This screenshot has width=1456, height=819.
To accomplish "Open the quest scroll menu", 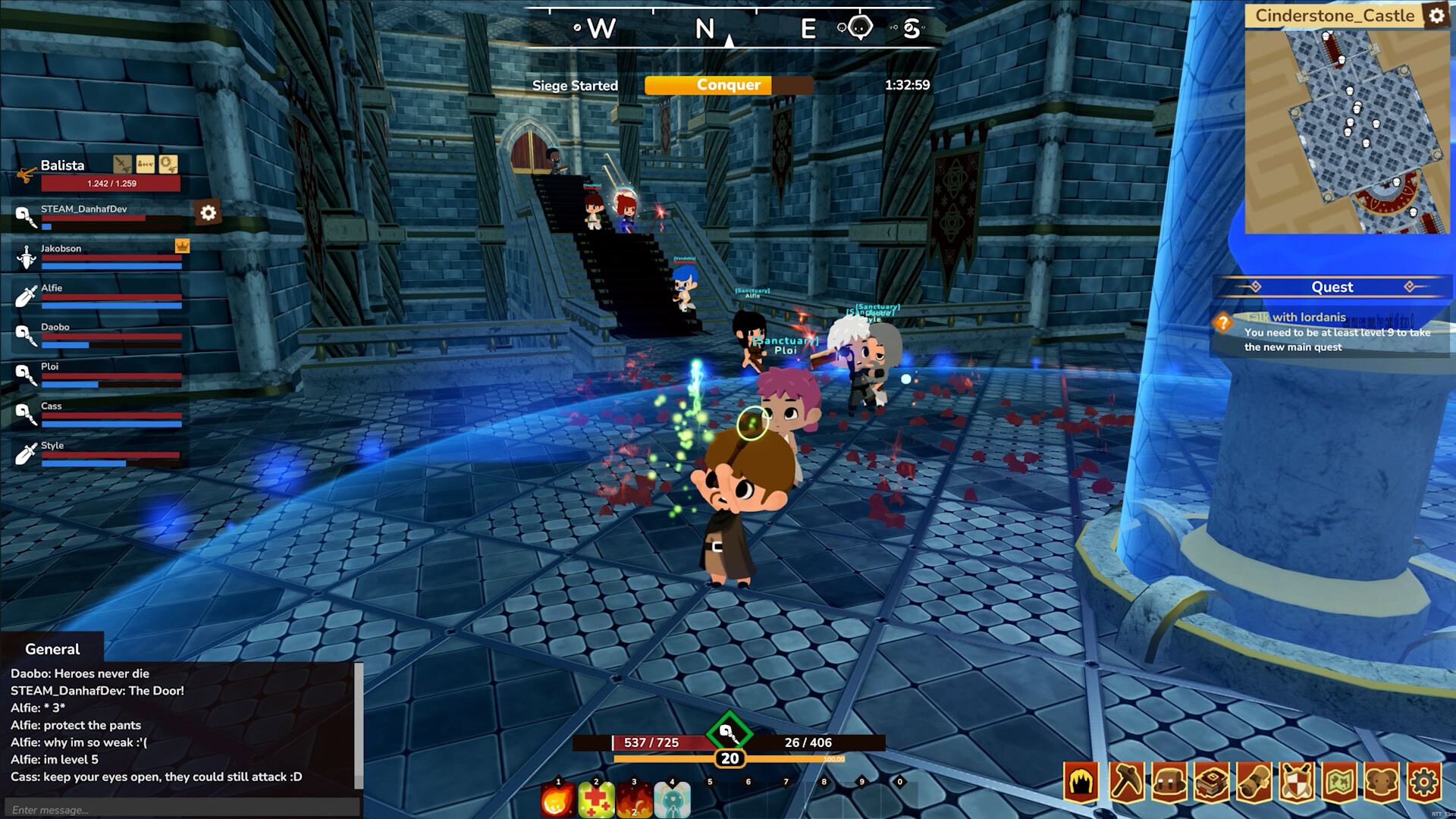I will (1253, 783).
